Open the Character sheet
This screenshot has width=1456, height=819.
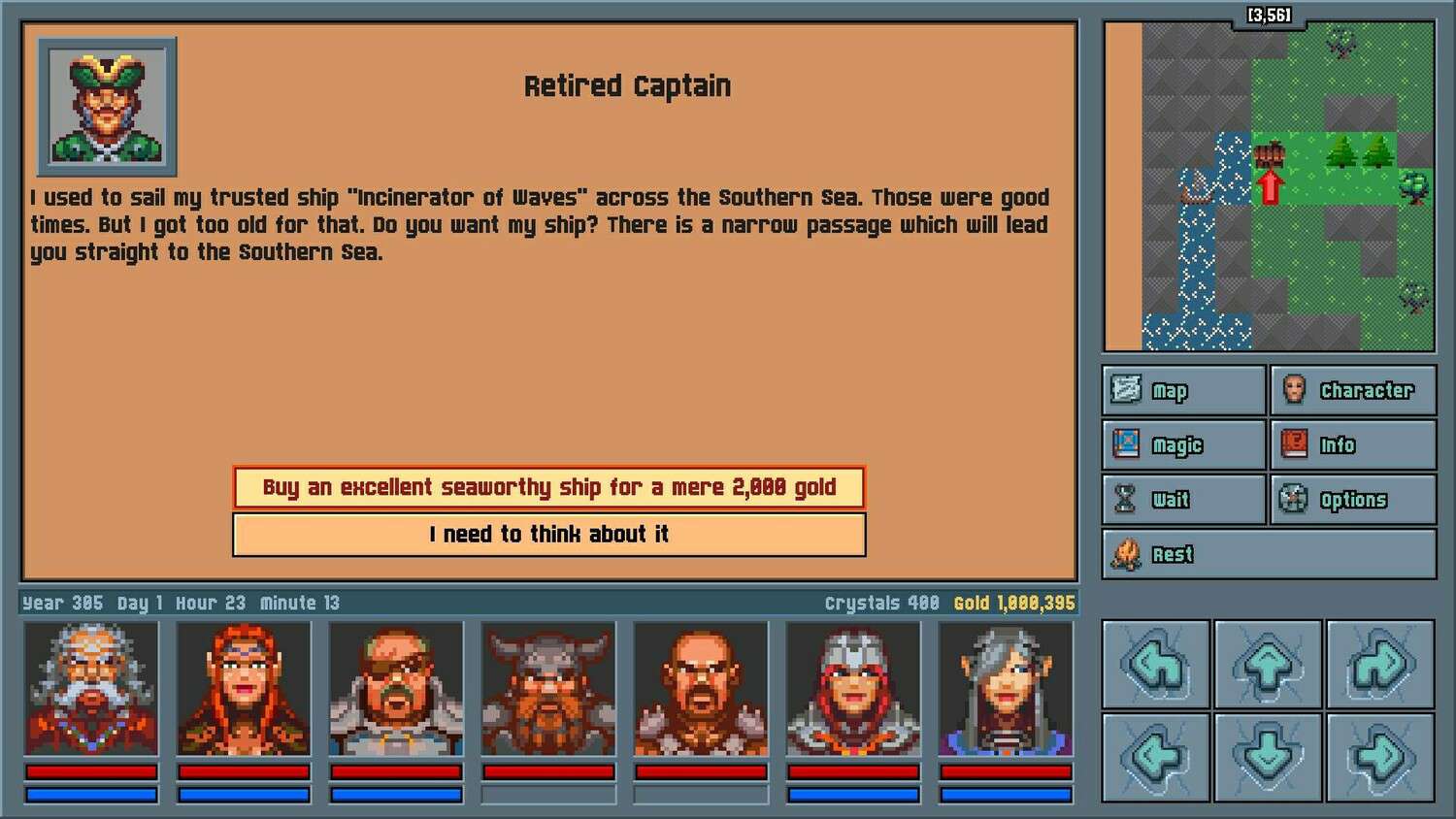click(1352, 390)
